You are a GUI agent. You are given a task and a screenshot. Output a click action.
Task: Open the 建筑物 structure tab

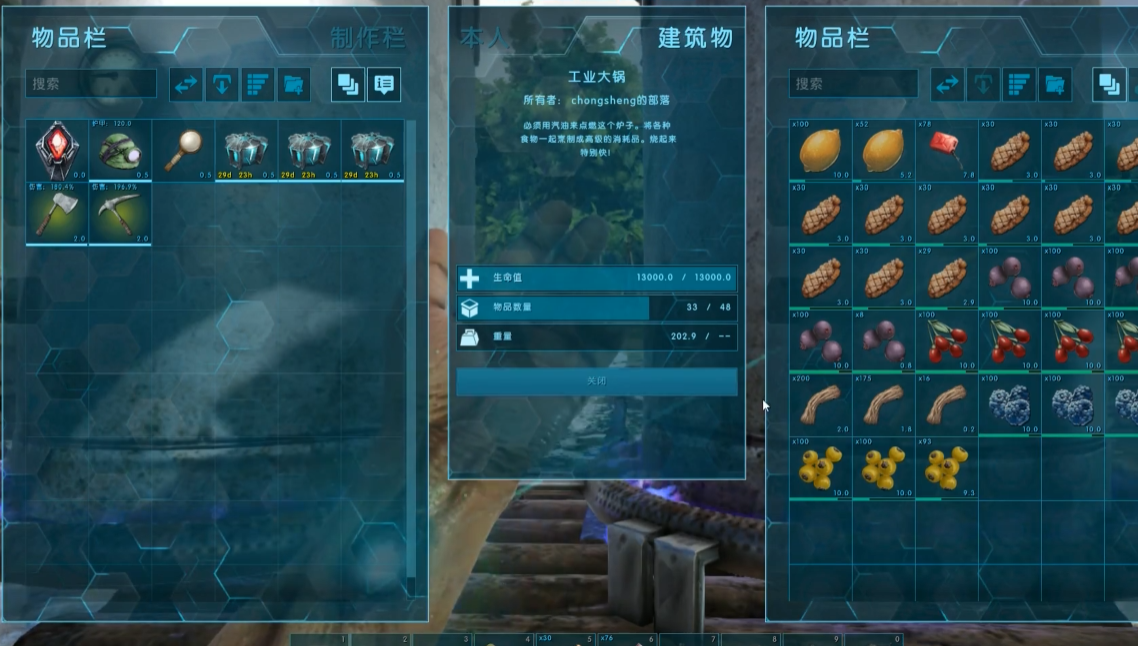[x=695, y=38]
